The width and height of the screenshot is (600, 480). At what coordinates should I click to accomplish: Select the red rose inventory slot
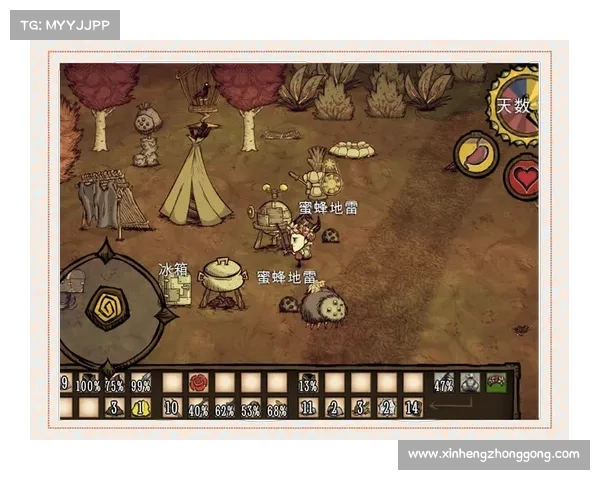click(199, 383)
